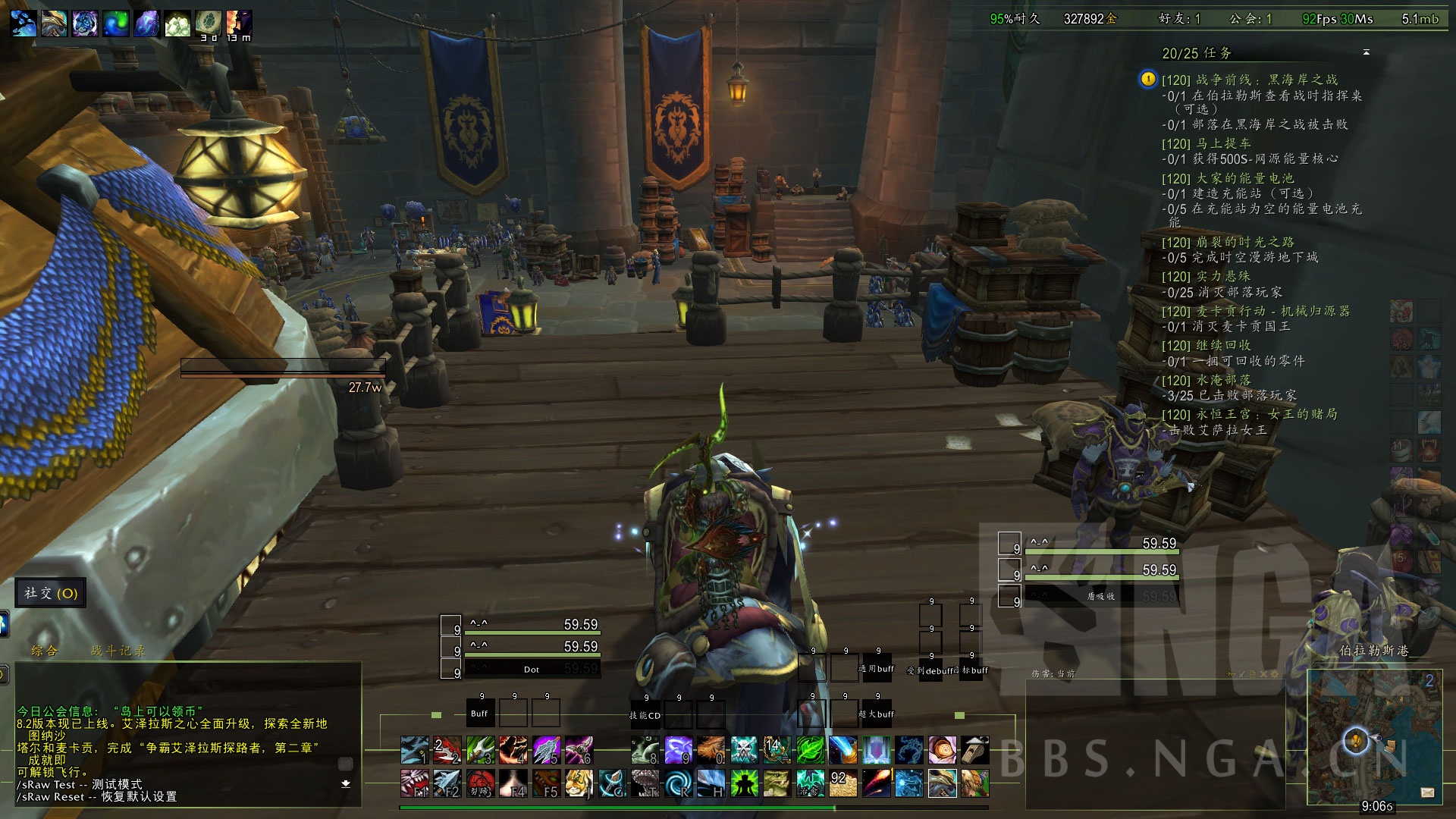Use the green leaf ability icon
This screenshot has height=819, width=1456.
pyautogui.click(x=810, y=750)
